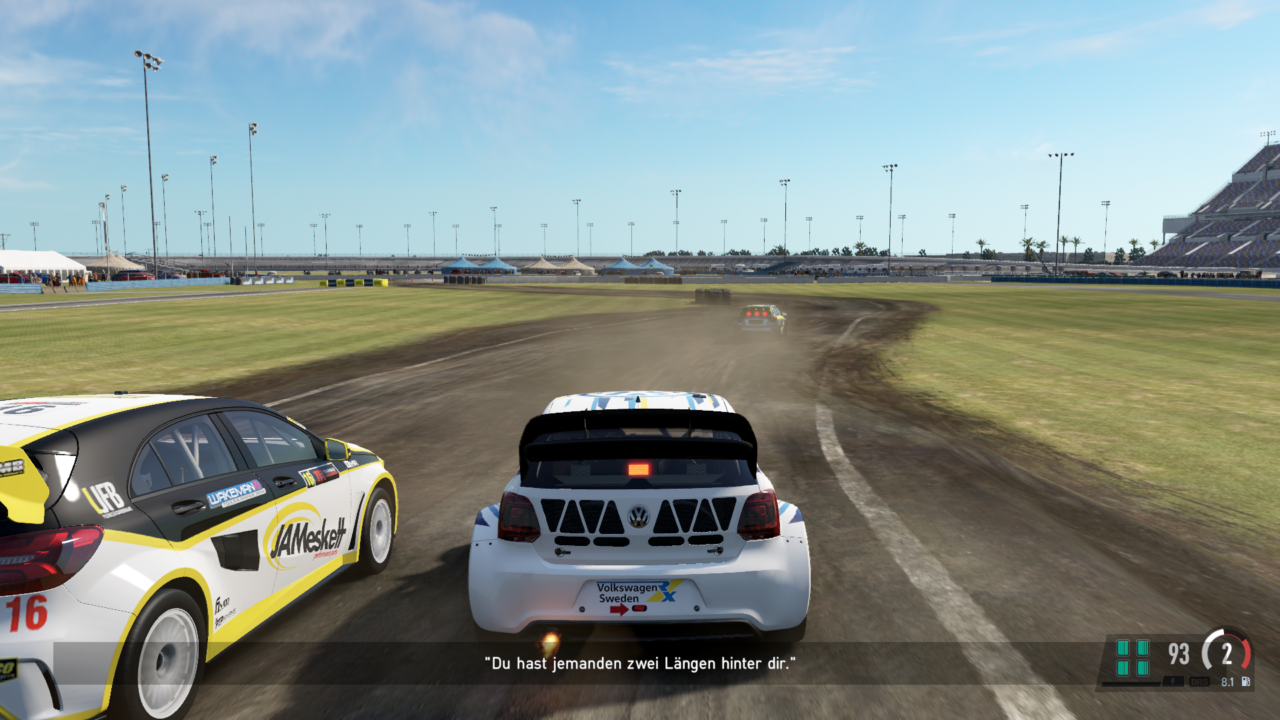Click the fuel level bar below the tyre icons
This screenshot has height=720, width=1280.
(x=1131, y=684)
